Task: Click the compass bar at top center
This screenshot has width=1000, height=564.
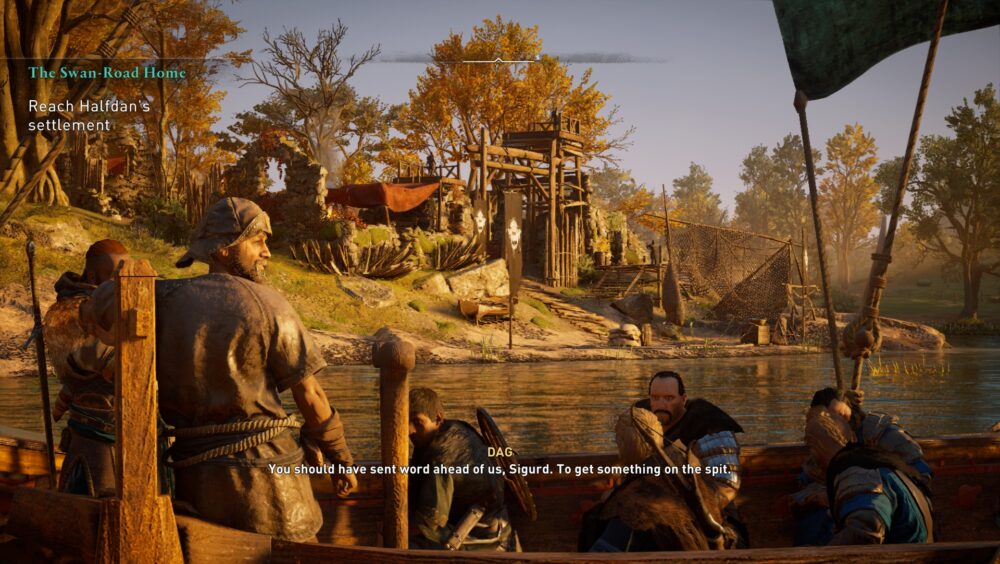Action: (x=500, y=60)
